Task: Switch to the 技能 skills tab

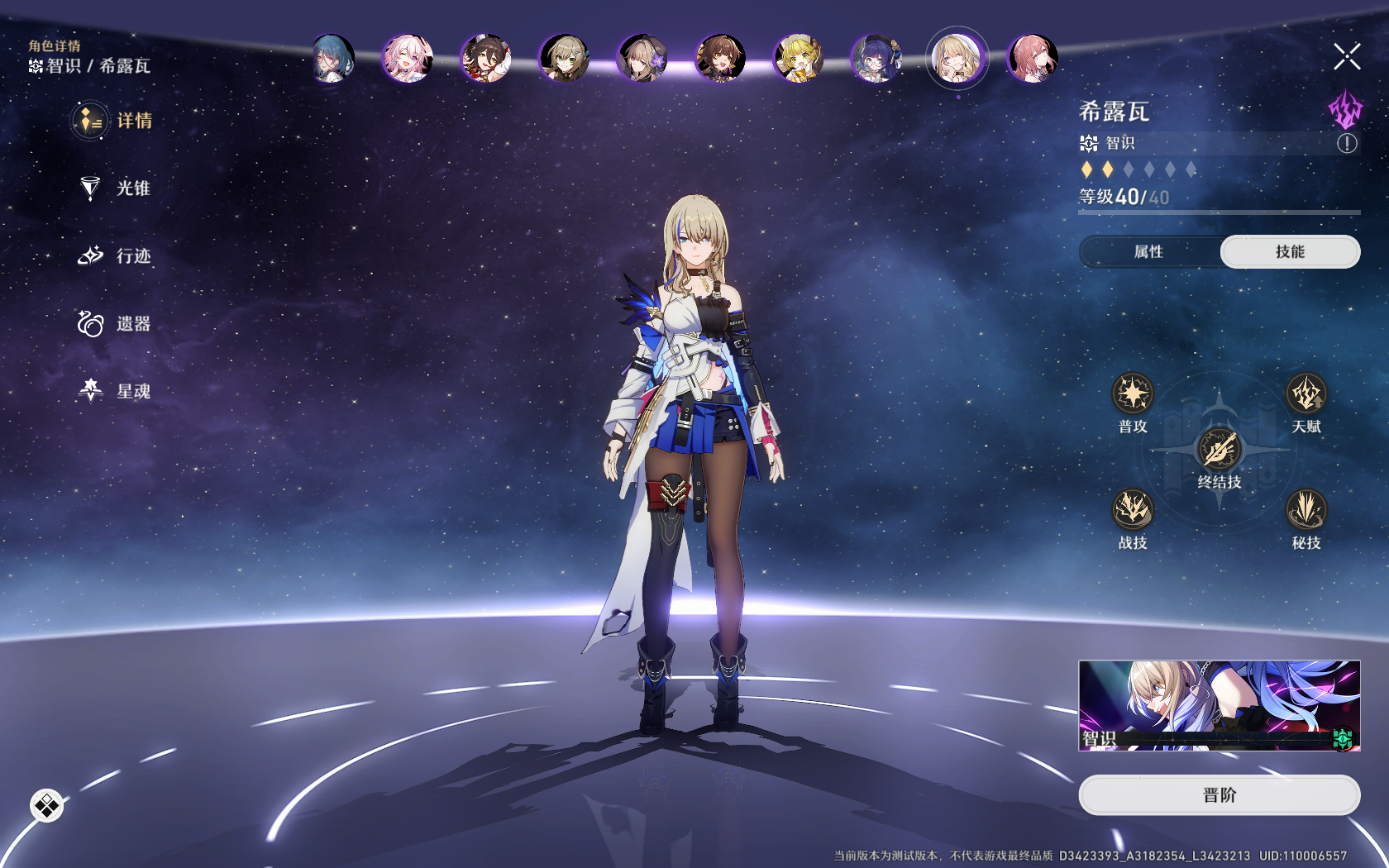Action: pos(1290,252)
